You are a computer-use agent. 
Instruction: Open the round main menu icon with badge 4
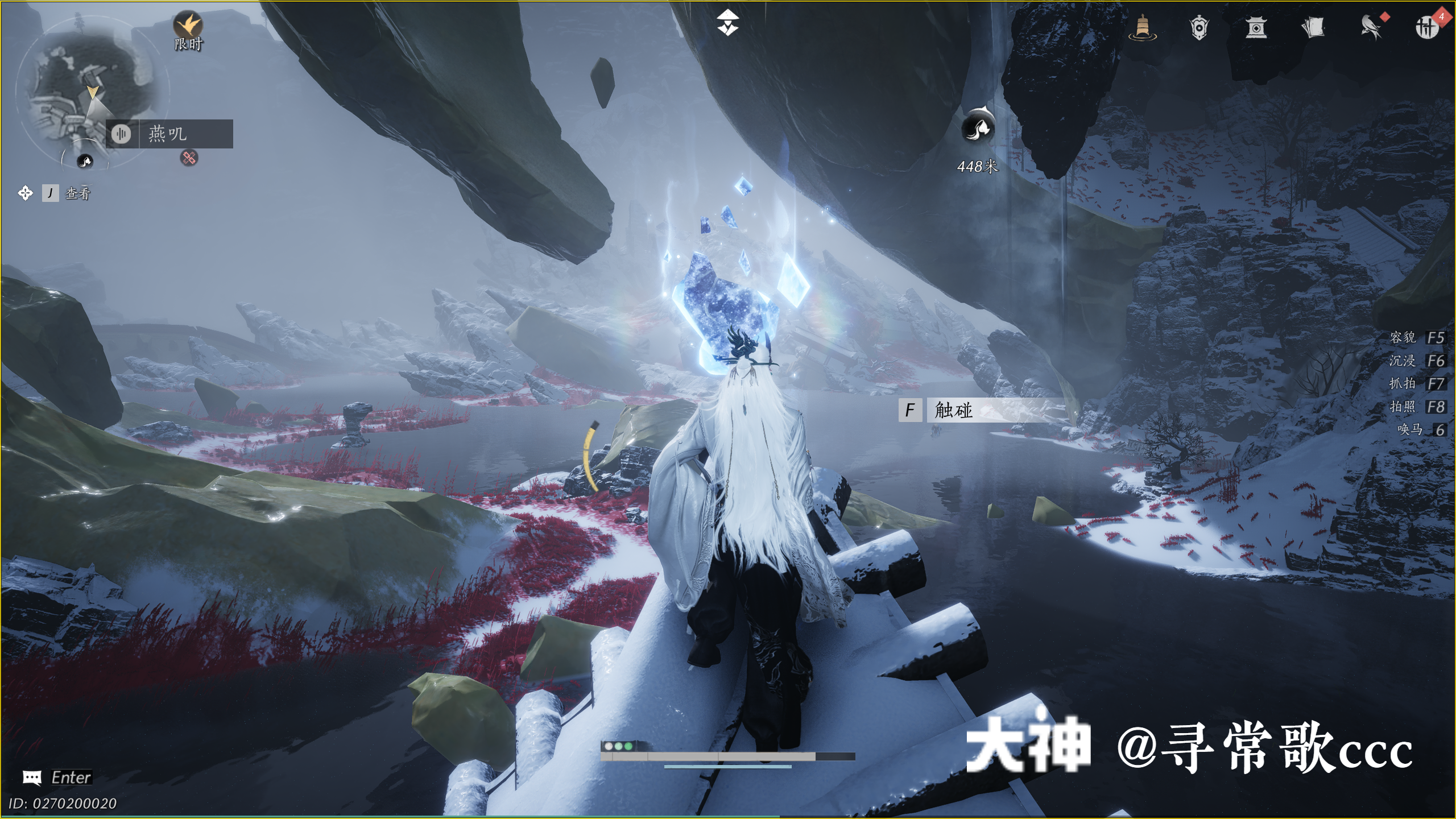point(1426,27)
